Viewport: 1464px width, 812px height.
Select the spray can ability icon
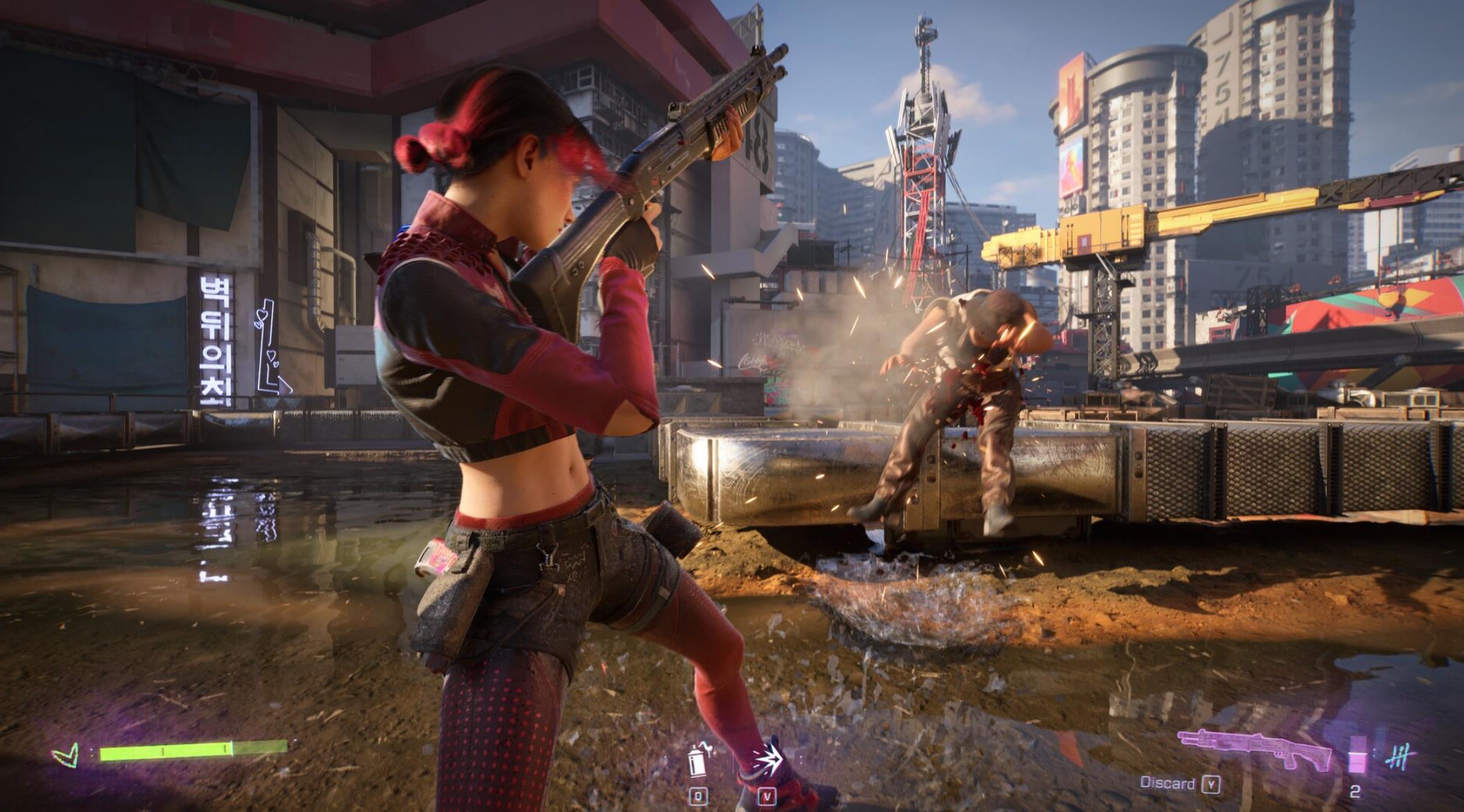[x=698, y=759]
